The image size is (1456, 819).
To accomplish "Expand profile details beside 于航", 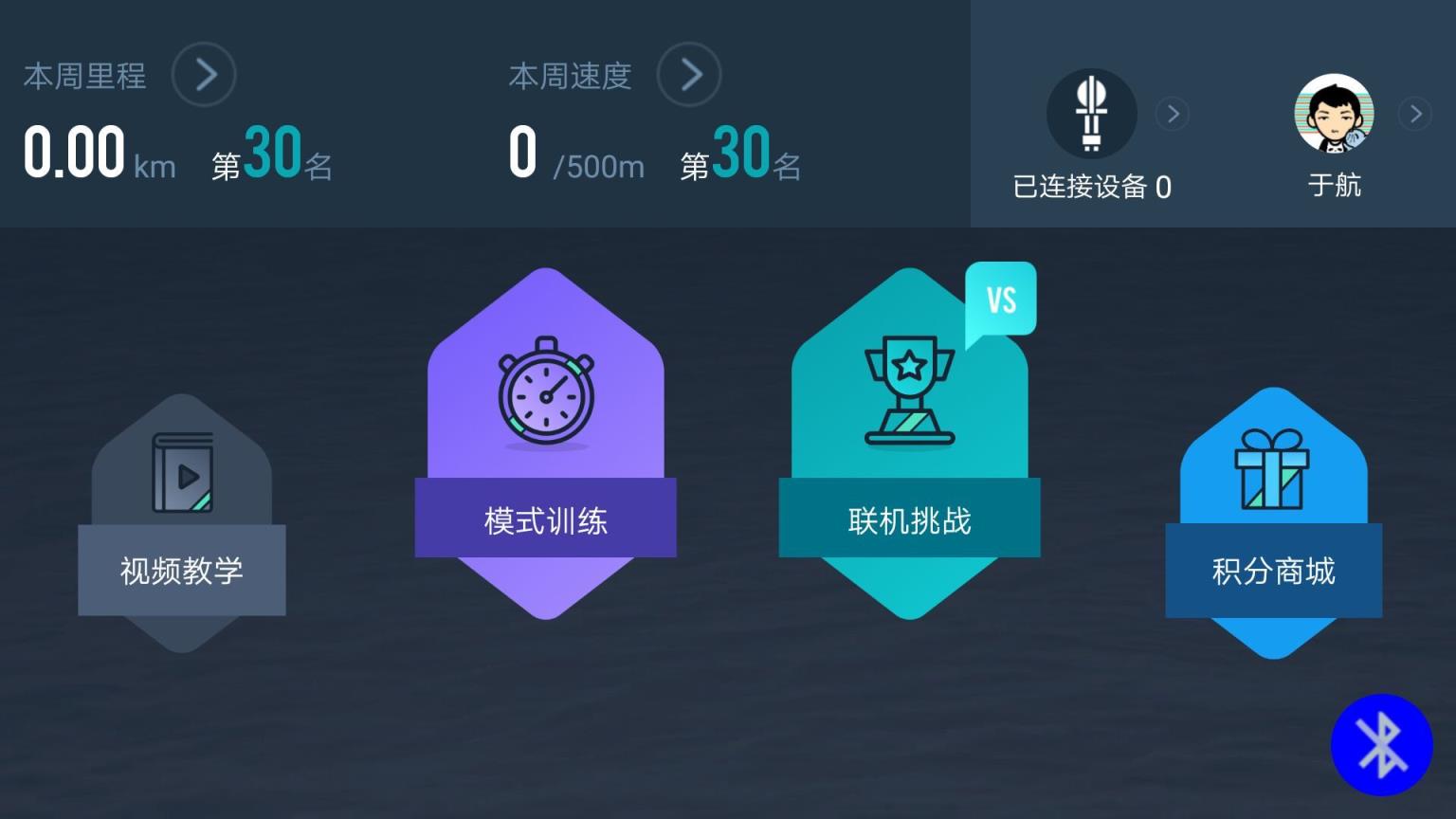I will tap(1415, 114).
